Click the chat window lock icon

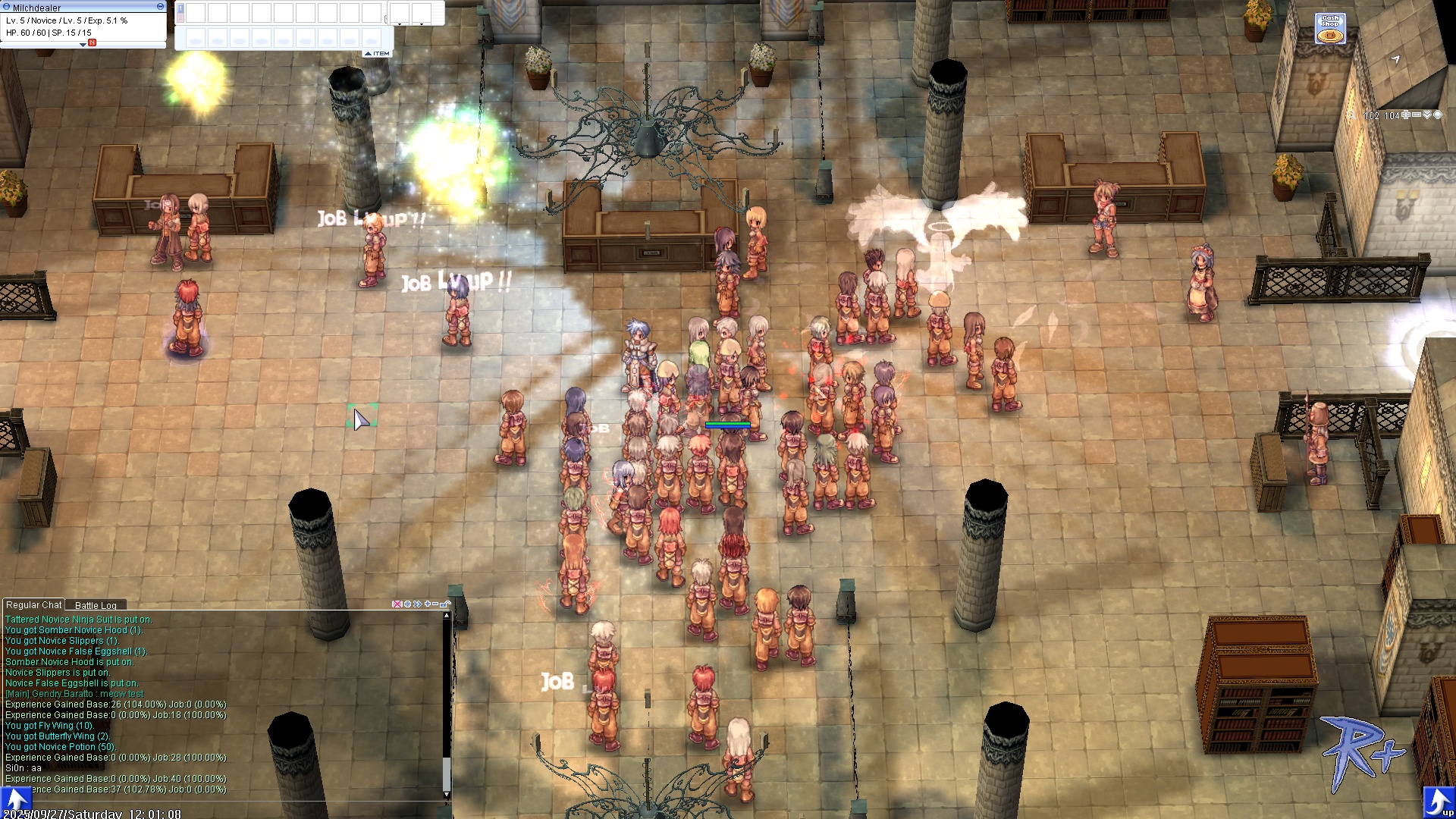pyautogui.click(x=445, y=604)
